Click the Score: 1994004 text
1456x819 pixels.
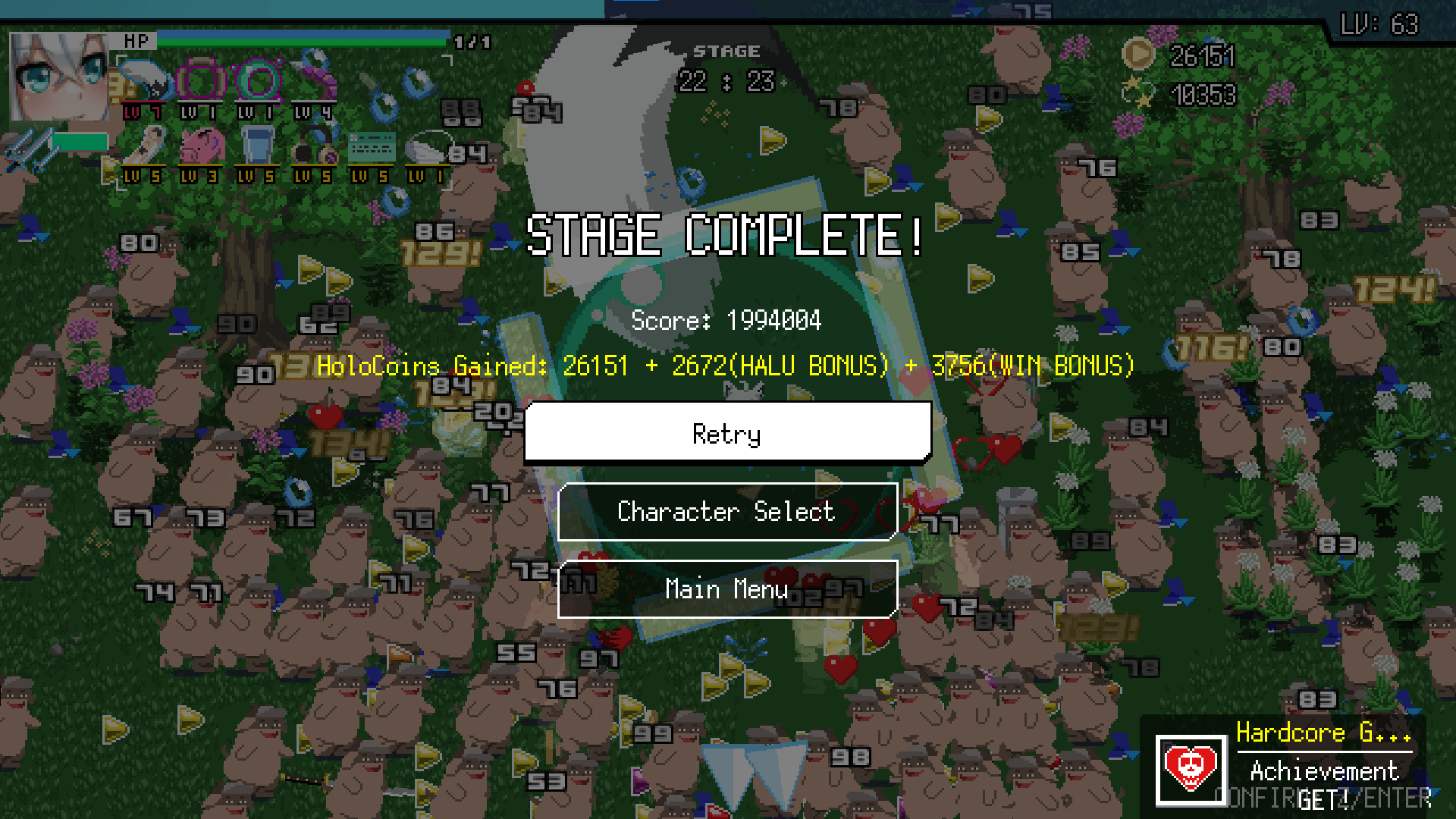point(727,320)
